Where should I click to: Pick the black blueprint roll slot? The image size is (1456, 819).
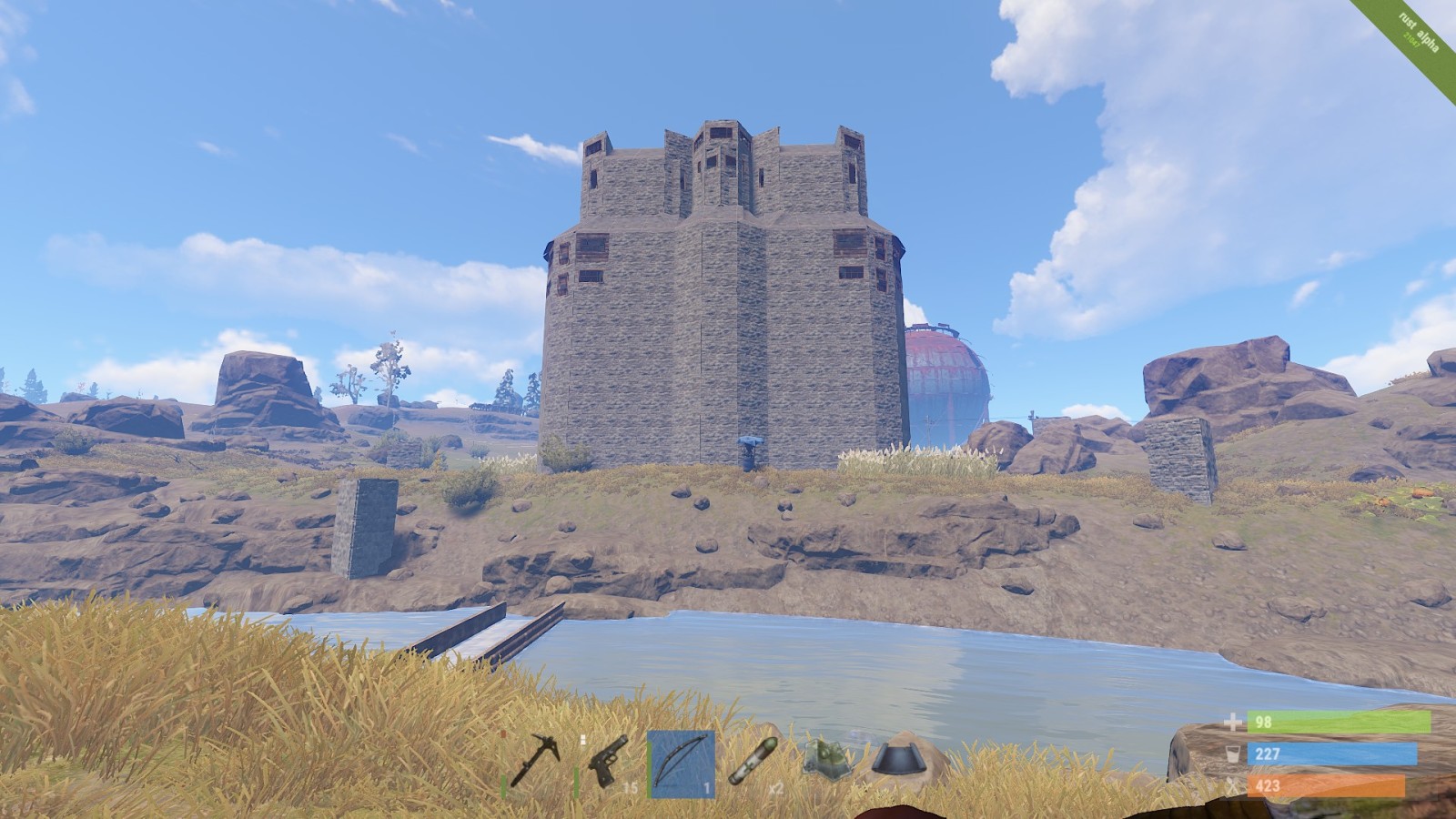click(901, 761)
